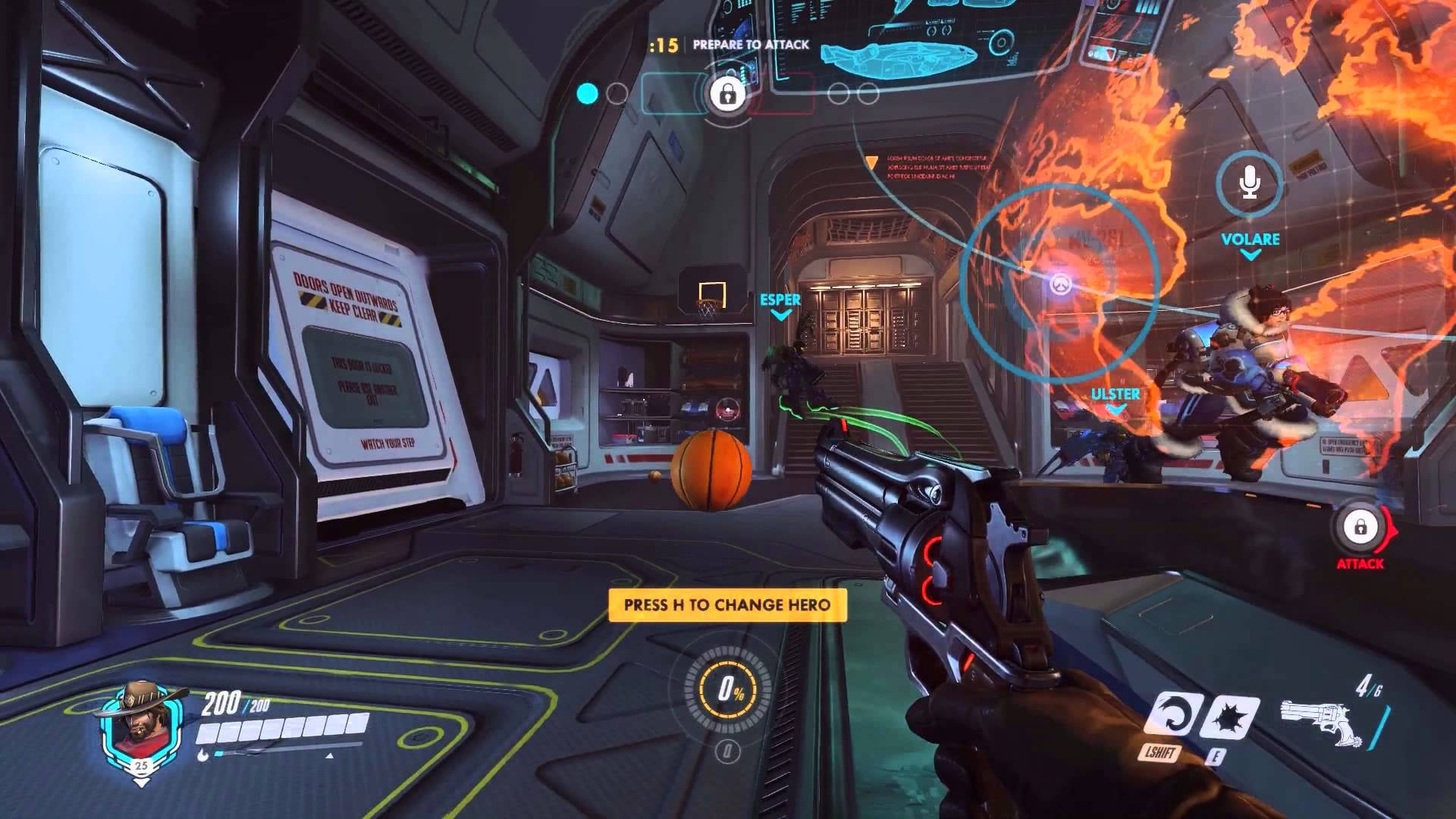1456x819 pixels.
Task: Select teammate name tag Esper
Action: (780, 300)
